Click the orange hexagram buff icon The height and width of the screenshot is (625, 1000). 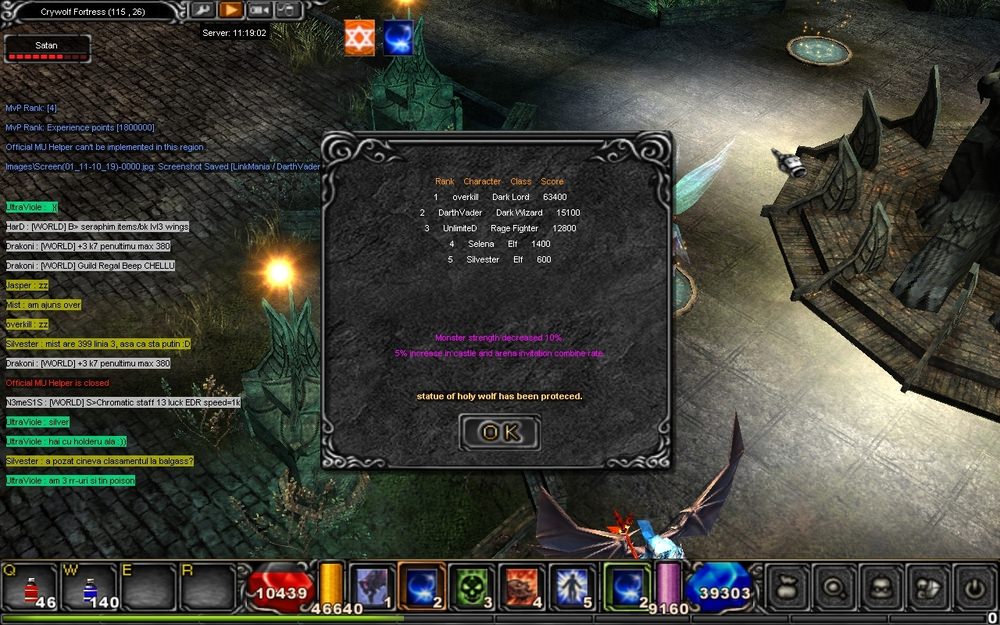(359, 38)
